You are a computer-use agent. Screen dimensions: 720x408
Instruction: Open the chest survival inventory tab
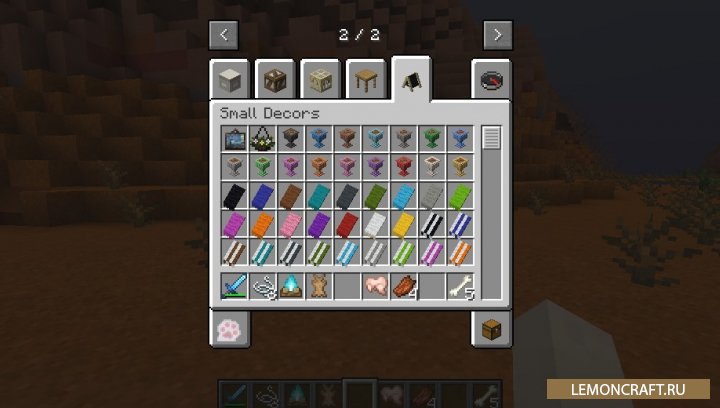(x=490, y=328)
